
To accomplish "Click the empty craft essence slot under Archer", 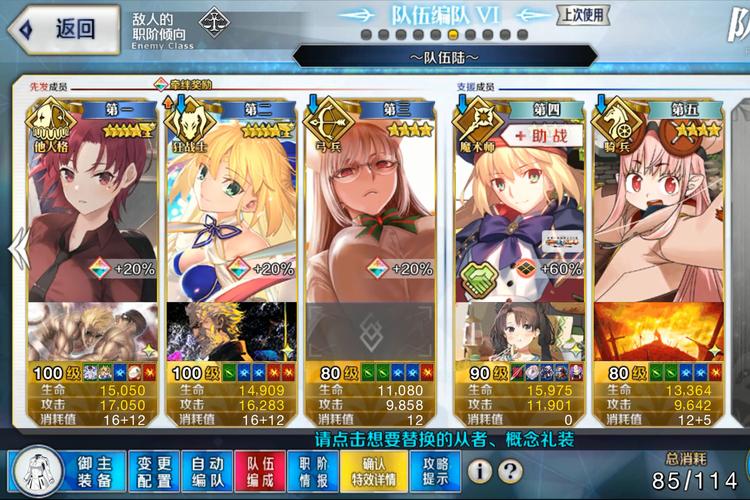I will [369, 331].
